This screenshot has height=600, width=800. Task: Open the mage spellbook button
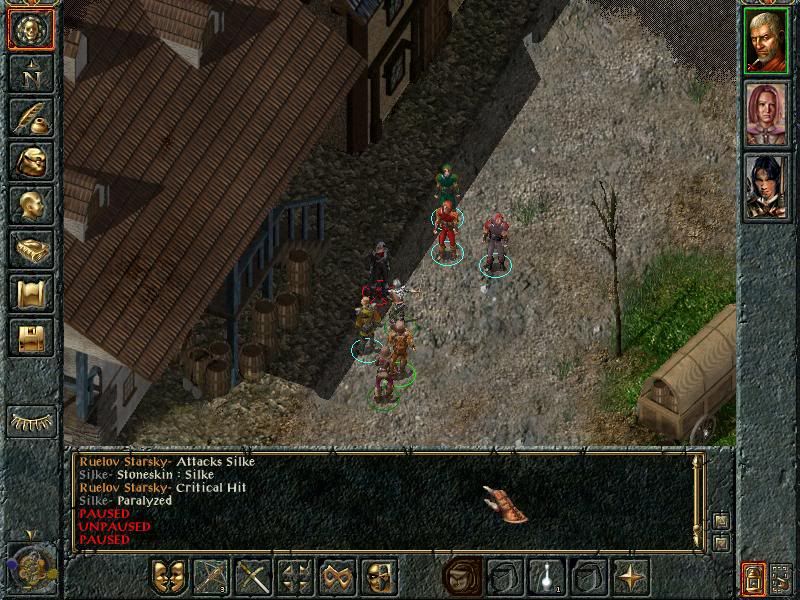(x=30, y=249)
